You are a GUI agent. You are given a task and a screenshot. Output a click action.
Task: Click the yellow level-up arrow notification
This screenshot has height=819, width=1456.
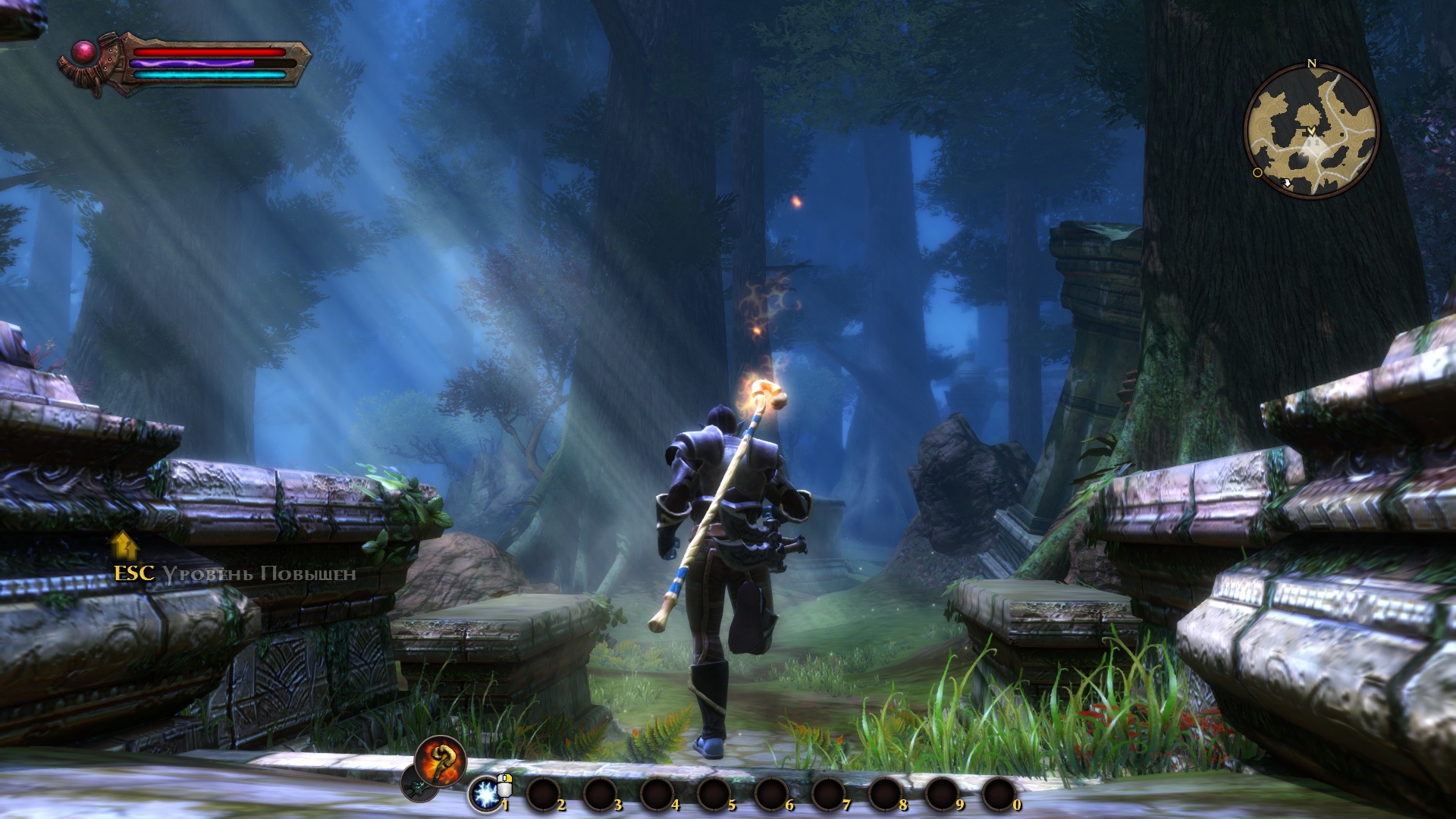pyautogui.click(x=124, y=544)
